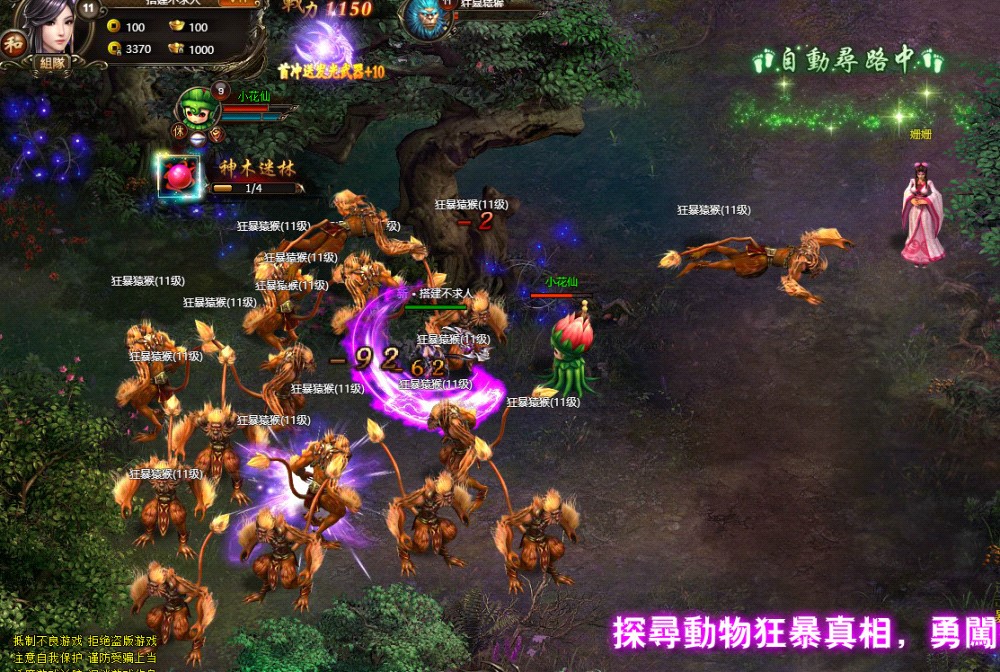Click the 組隊 team button
The image size is (1000, 672).
tap(51, 62)
